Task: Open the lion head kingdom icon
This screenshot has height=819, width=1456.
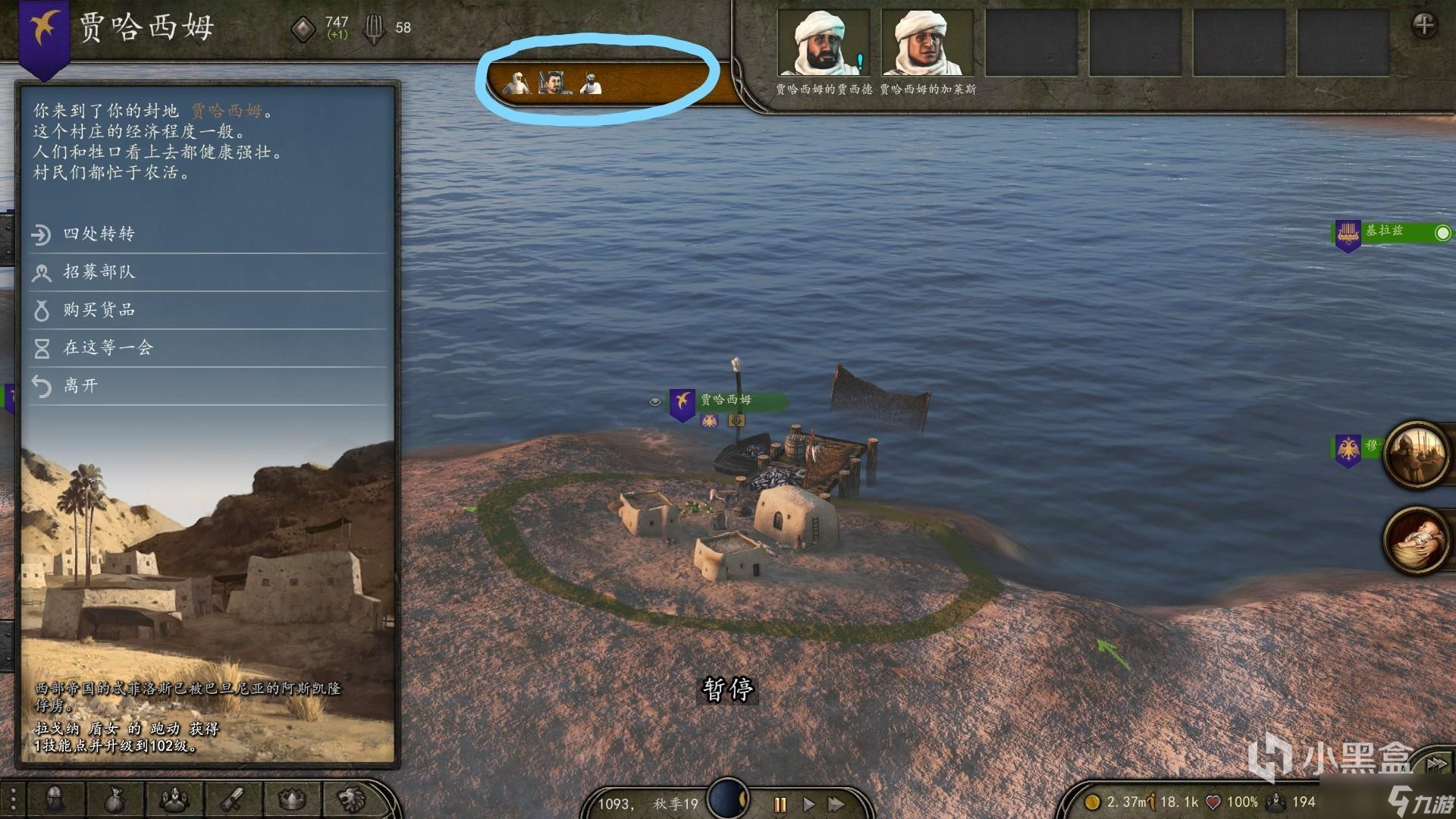Action: (x=351, y=799)
